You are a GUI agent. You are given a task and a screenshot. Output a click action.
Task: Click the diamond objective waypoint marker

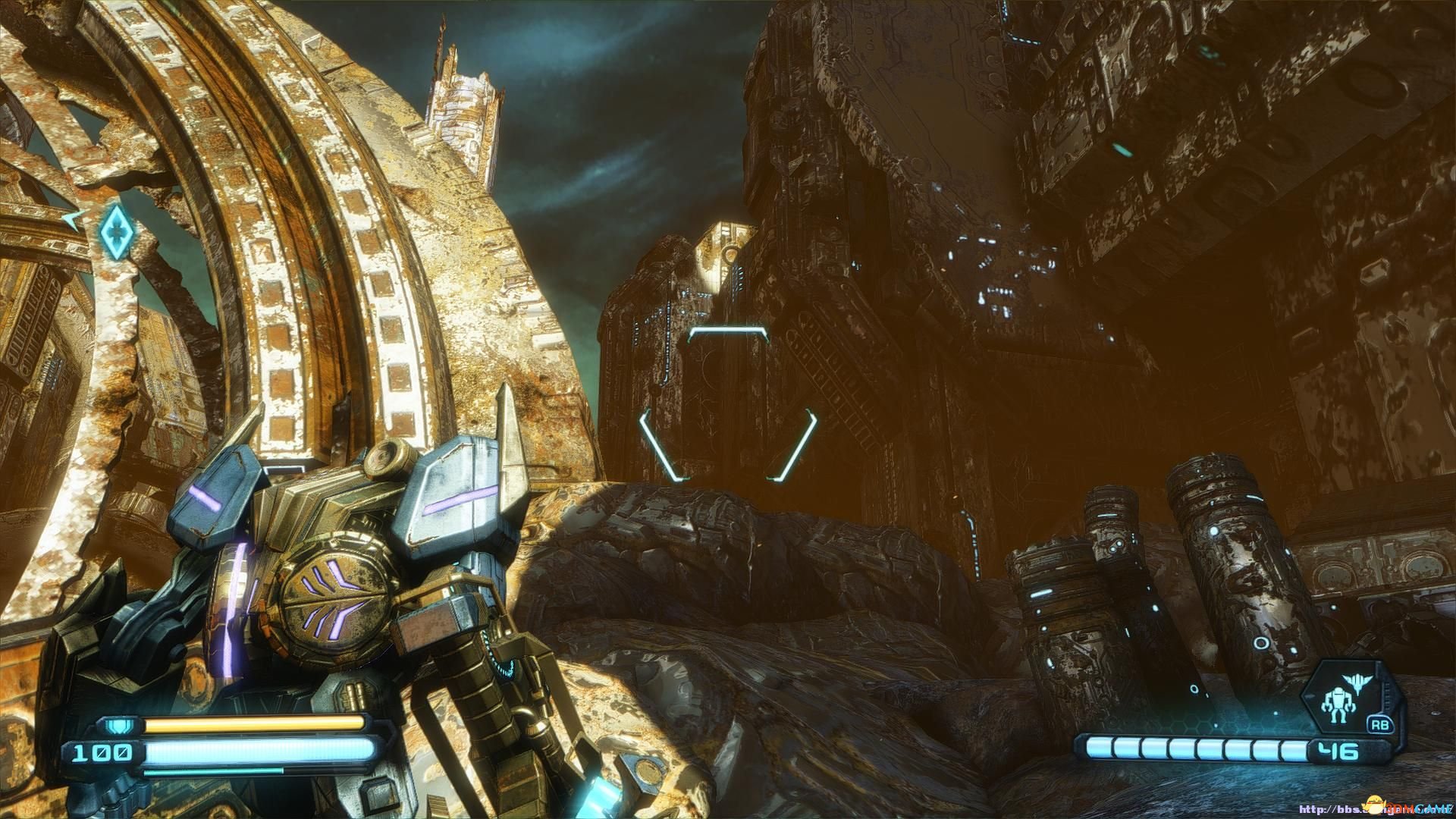pyautogui.click(x=116, y=227)
